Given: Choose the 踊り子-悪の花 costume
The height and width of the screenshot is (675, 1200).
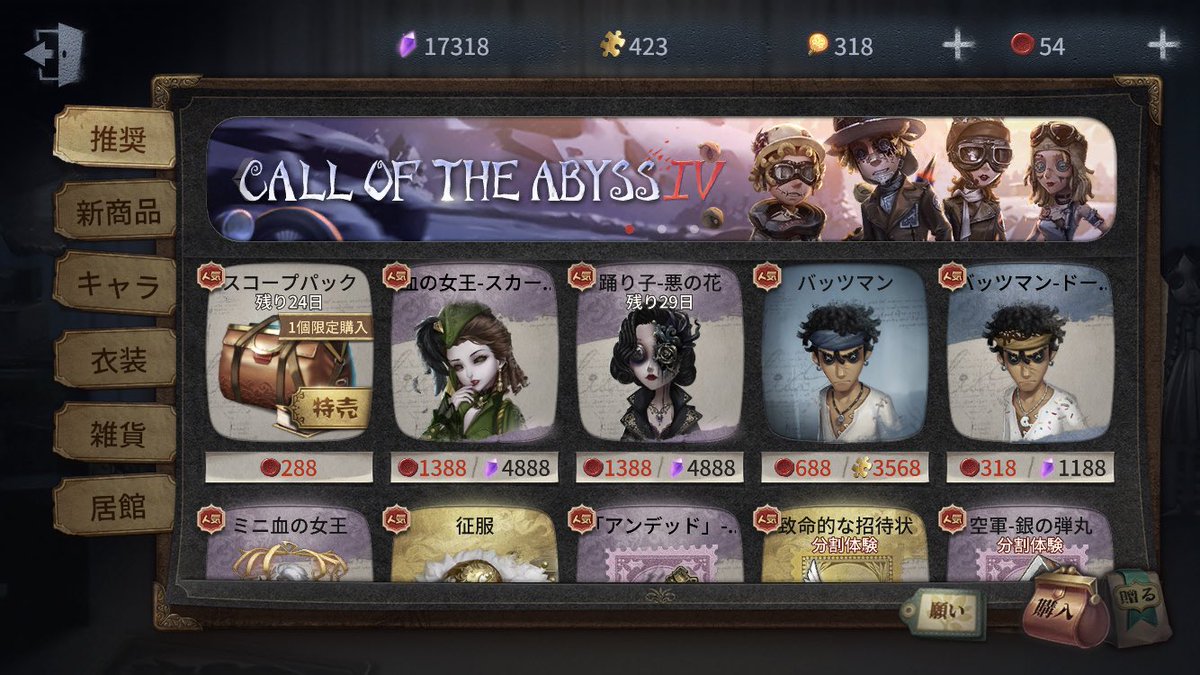Looking at the screenshot, I should pos(660,355).
